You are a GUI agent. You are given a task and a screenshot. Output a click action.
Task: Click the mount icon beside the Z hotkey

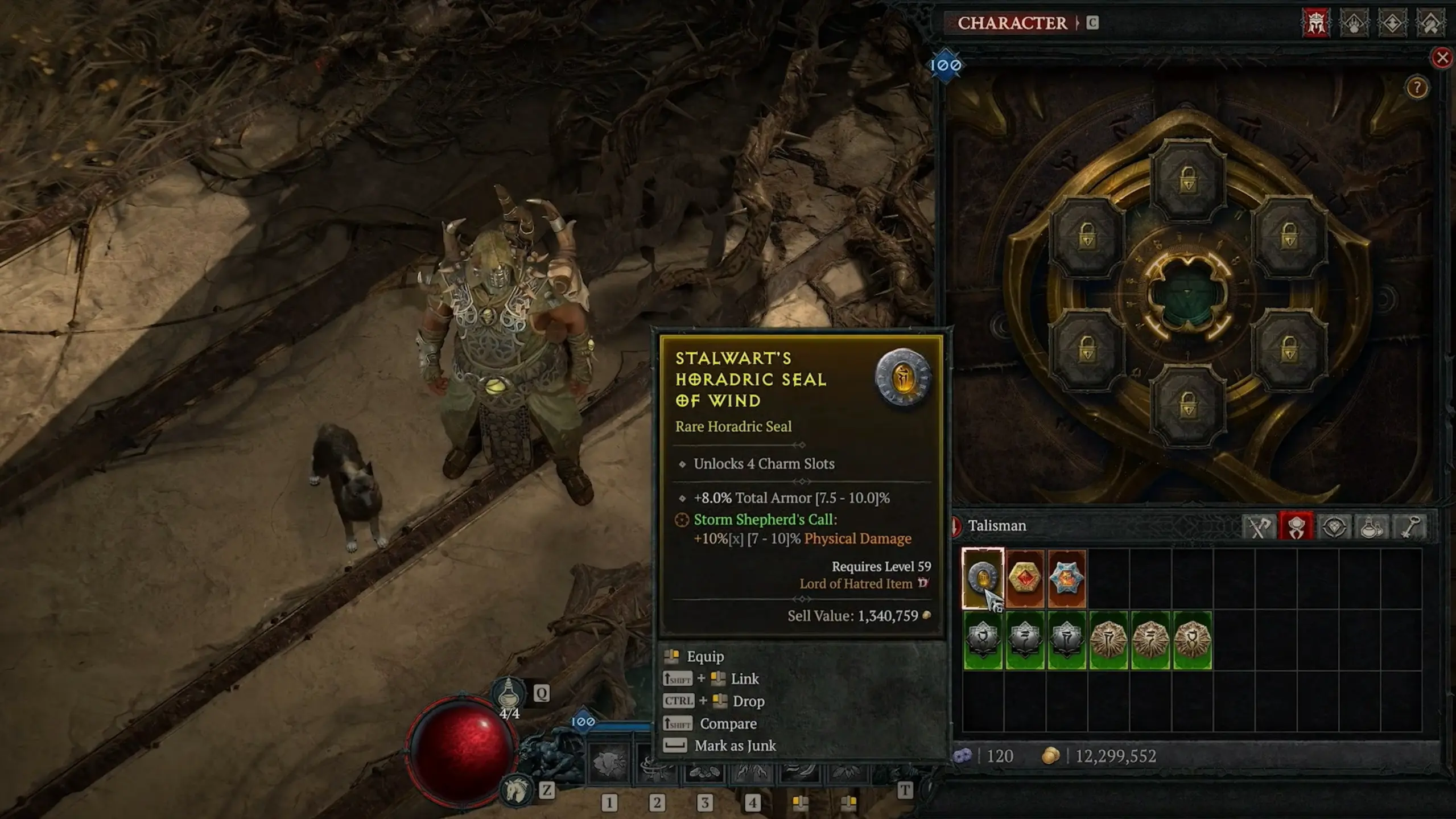[x=515, y=792]
